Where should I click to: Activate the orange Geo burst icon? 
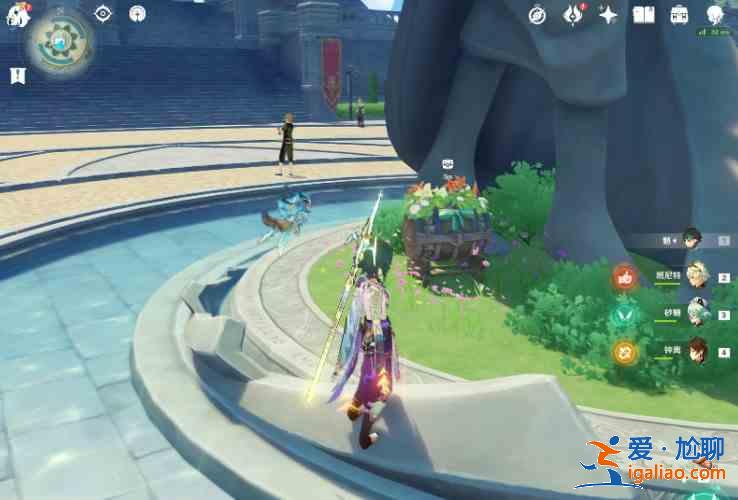coord(626,351)
